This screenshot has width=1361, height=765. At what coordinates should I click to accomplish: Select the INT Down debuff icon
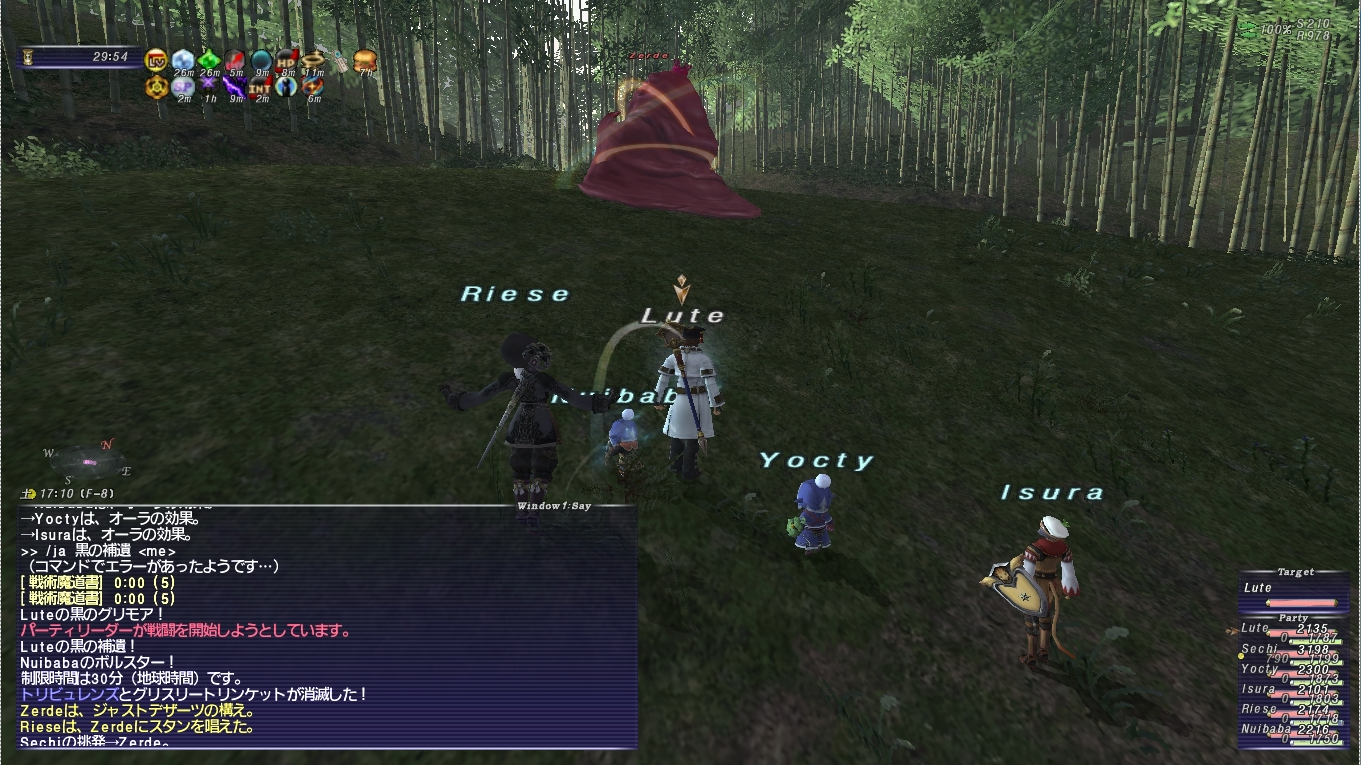pos(259,87)
